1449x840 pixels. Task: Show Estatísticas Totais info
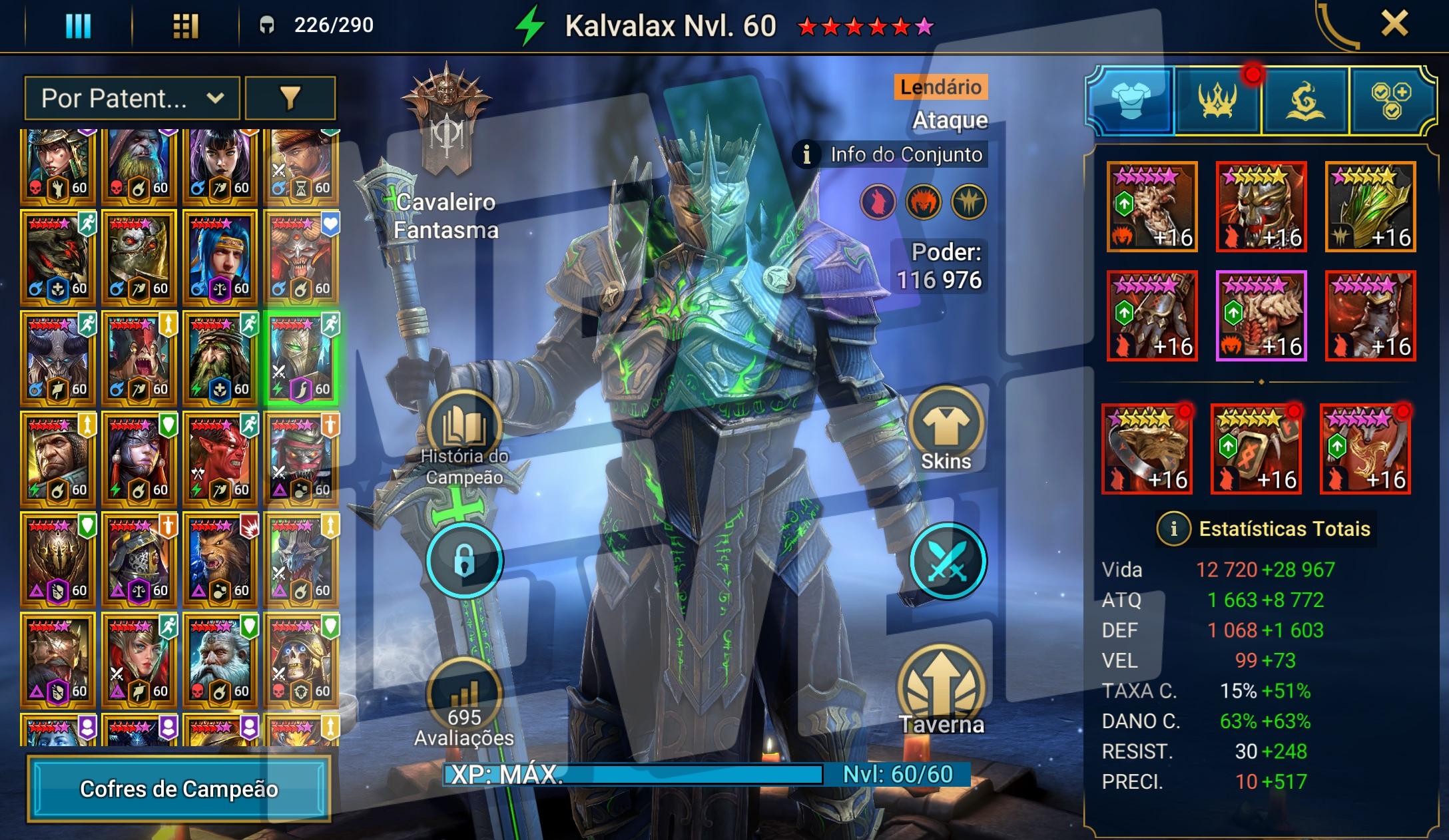[x=1173, y=529]
